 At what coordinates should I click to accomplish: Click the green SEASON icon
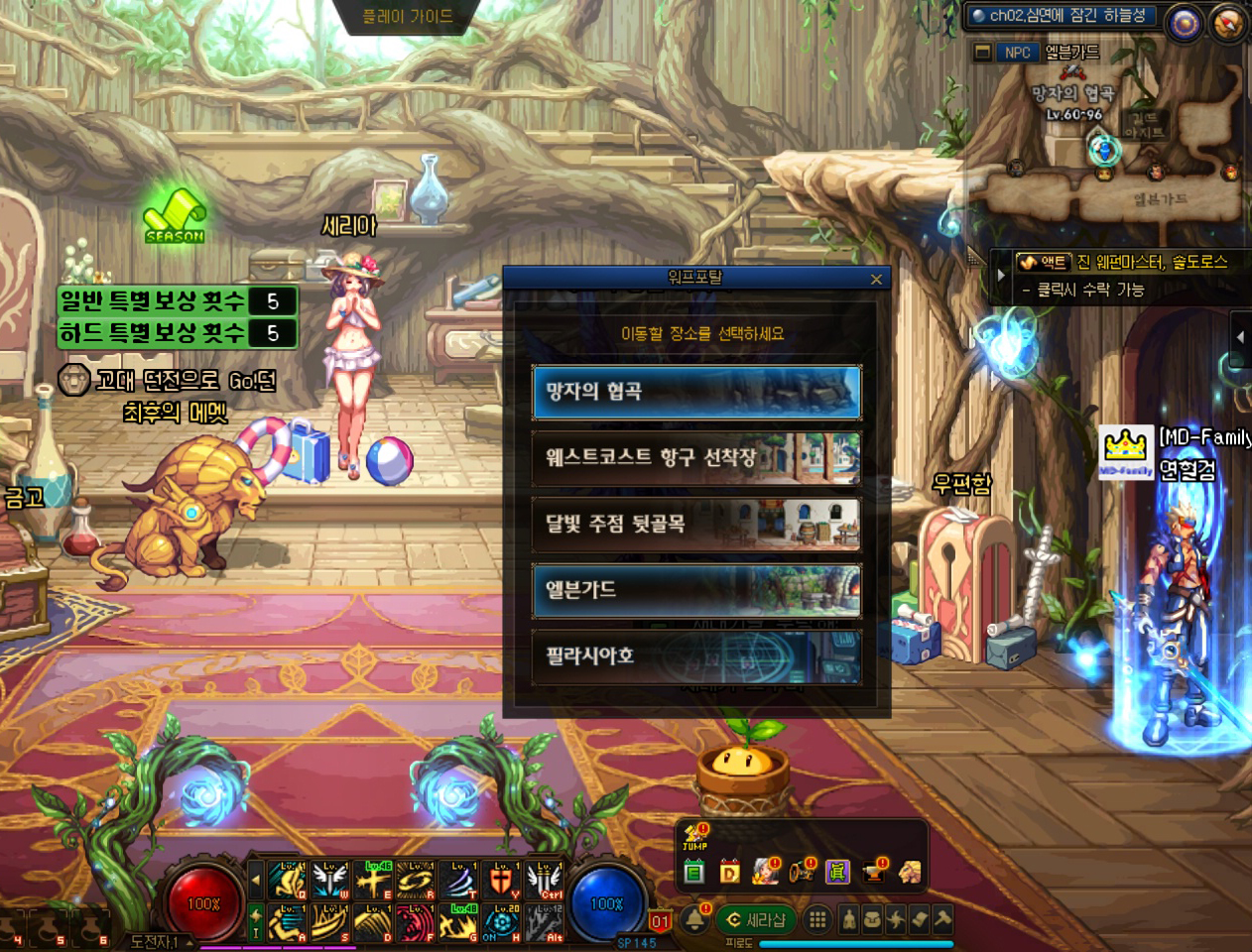click(175, 211)
